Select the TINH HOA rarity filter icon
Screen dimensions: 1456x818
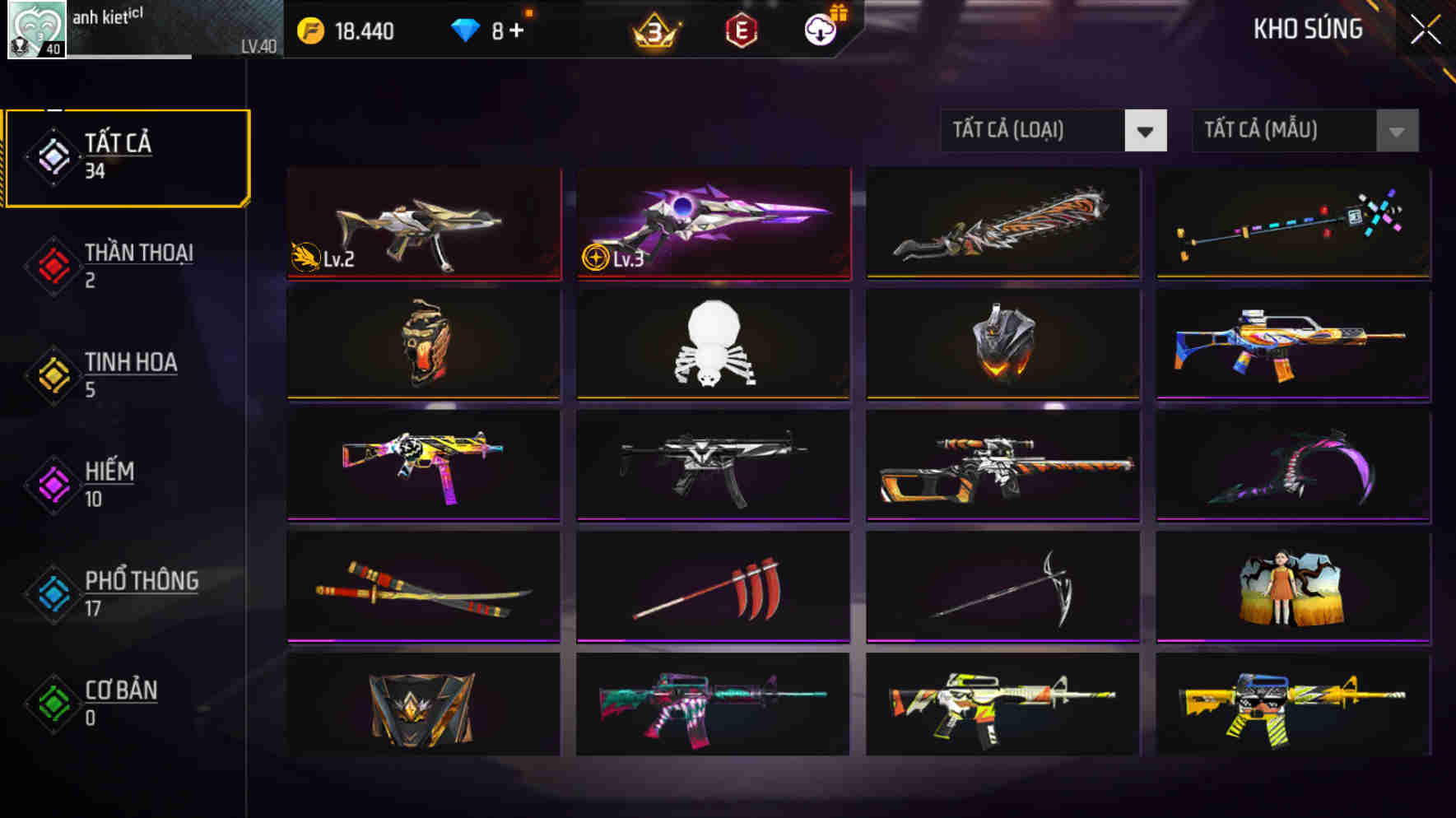coord(52,373)
